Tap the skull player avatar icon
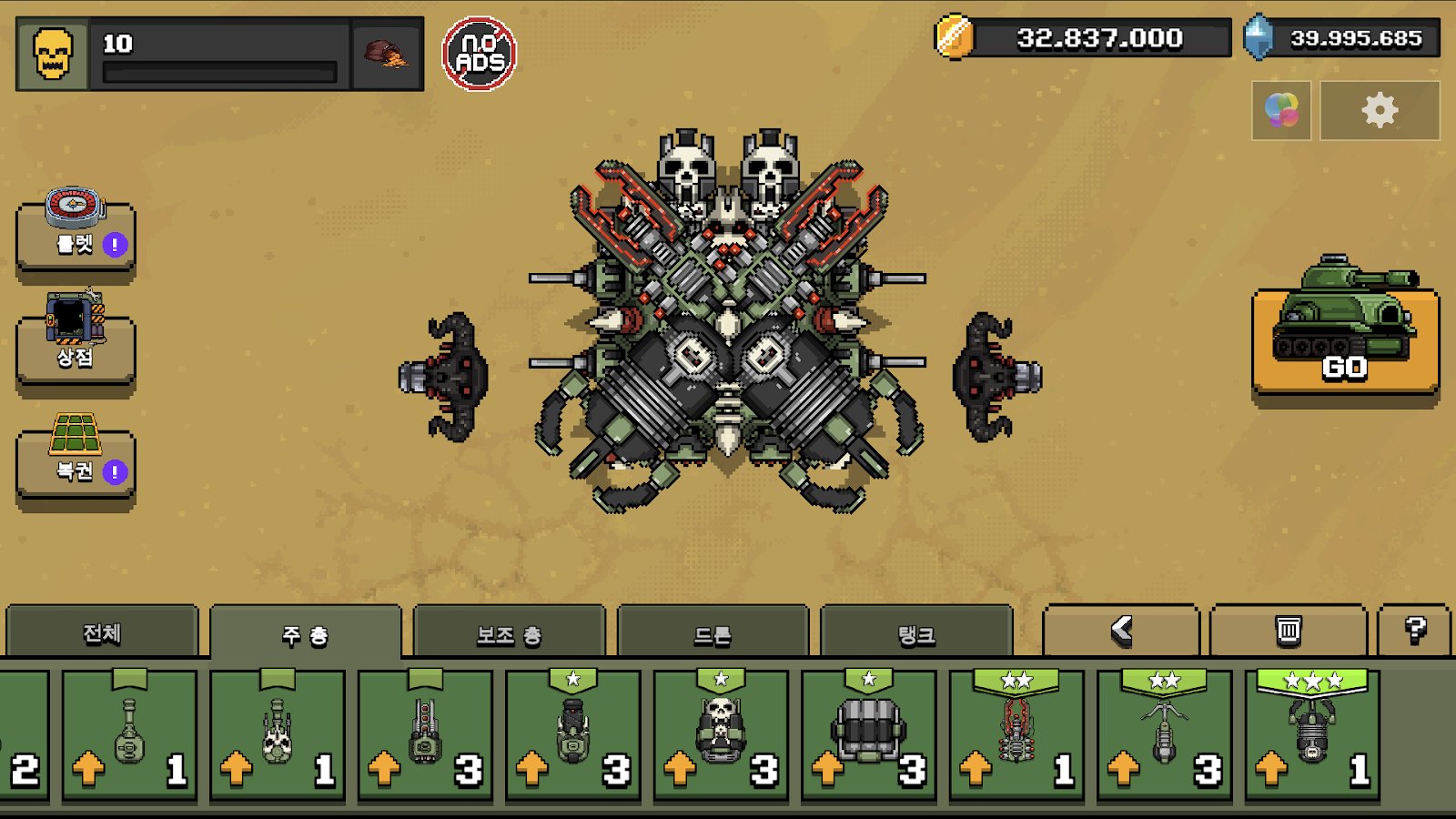 point(53,54)
